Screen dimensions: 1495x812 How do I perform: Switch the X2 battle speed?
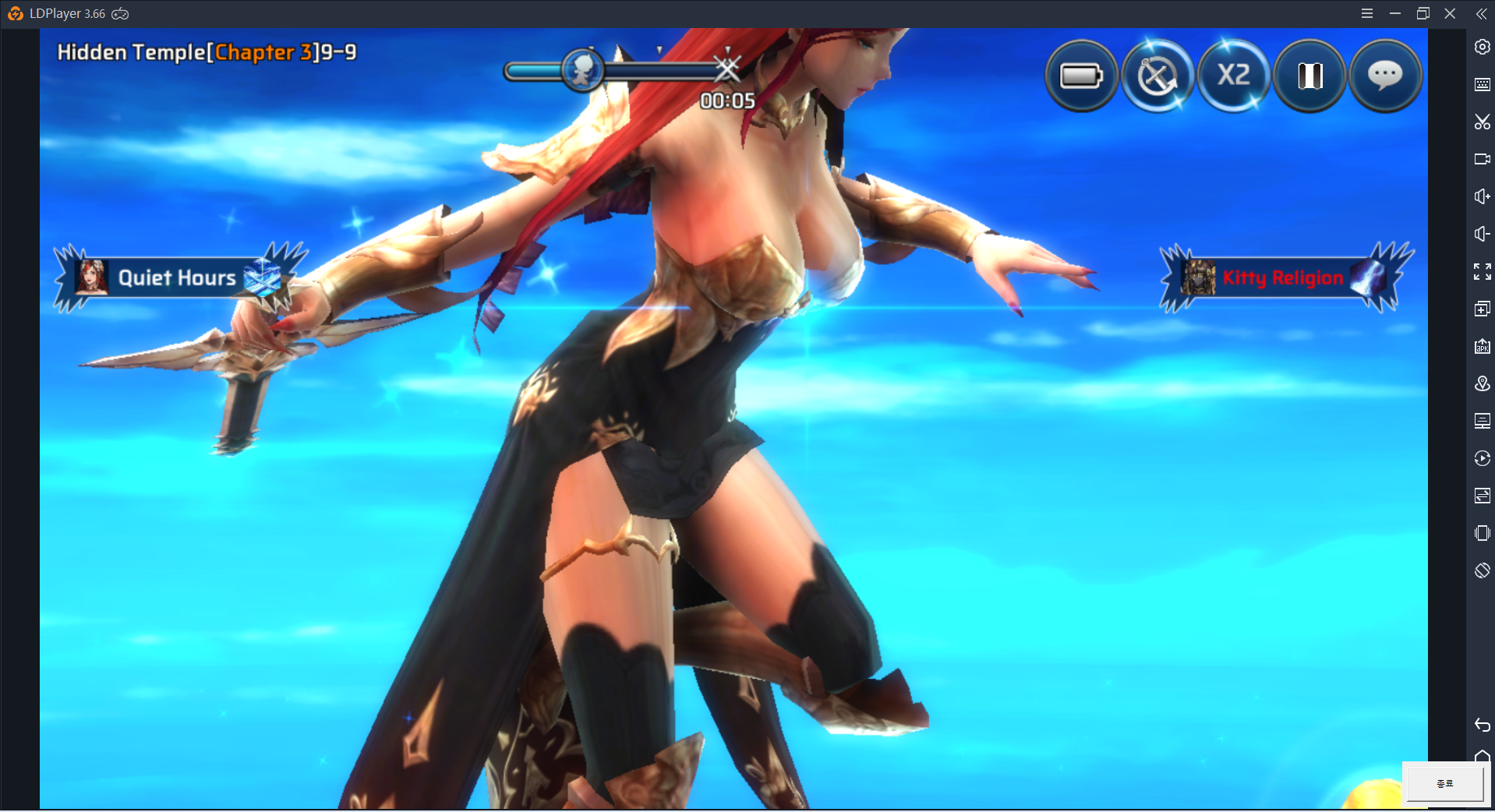[x=1233, y=76]
